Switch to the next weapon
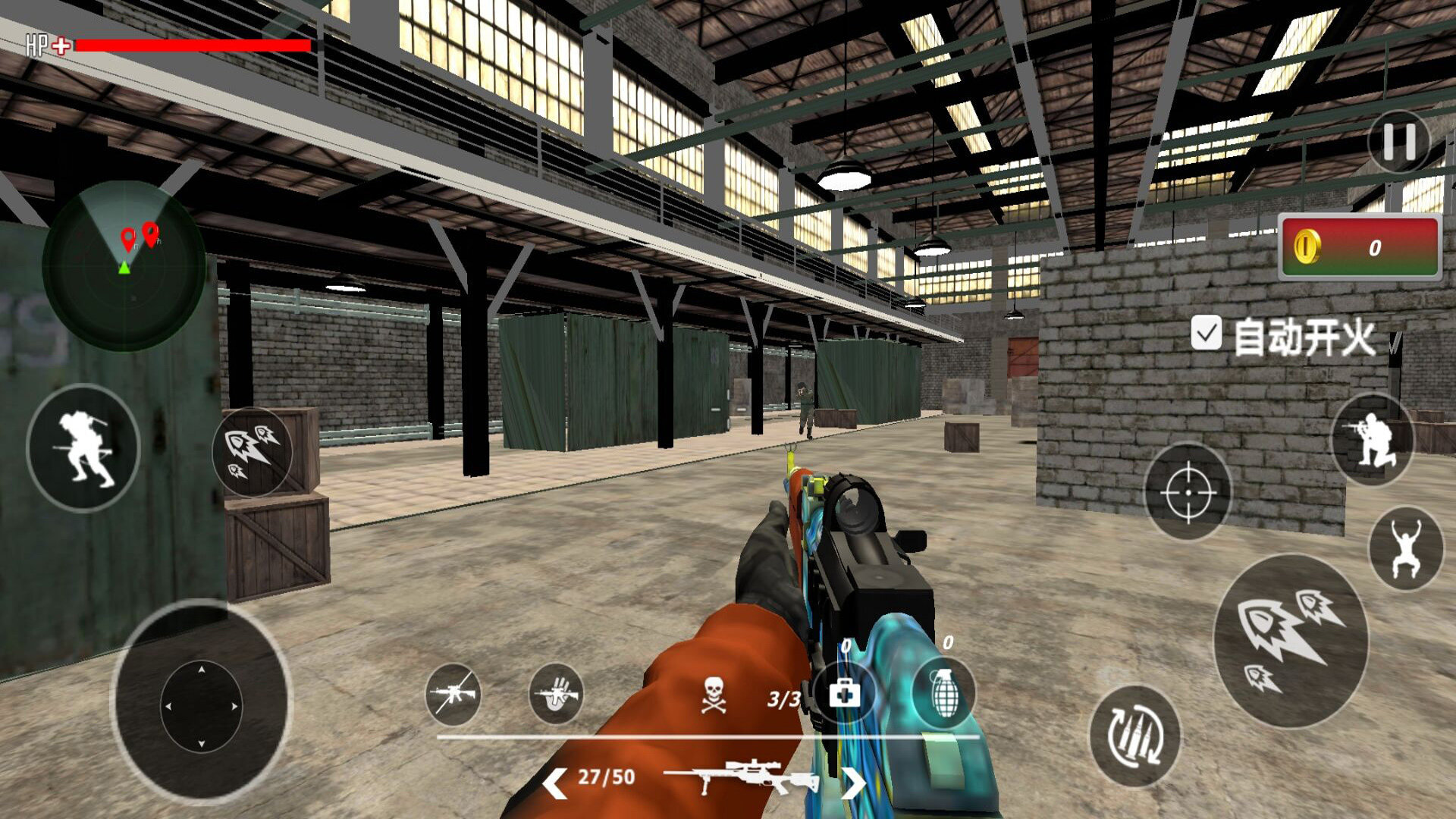Viewport: 1456px width, 819px height. (853, 782)
